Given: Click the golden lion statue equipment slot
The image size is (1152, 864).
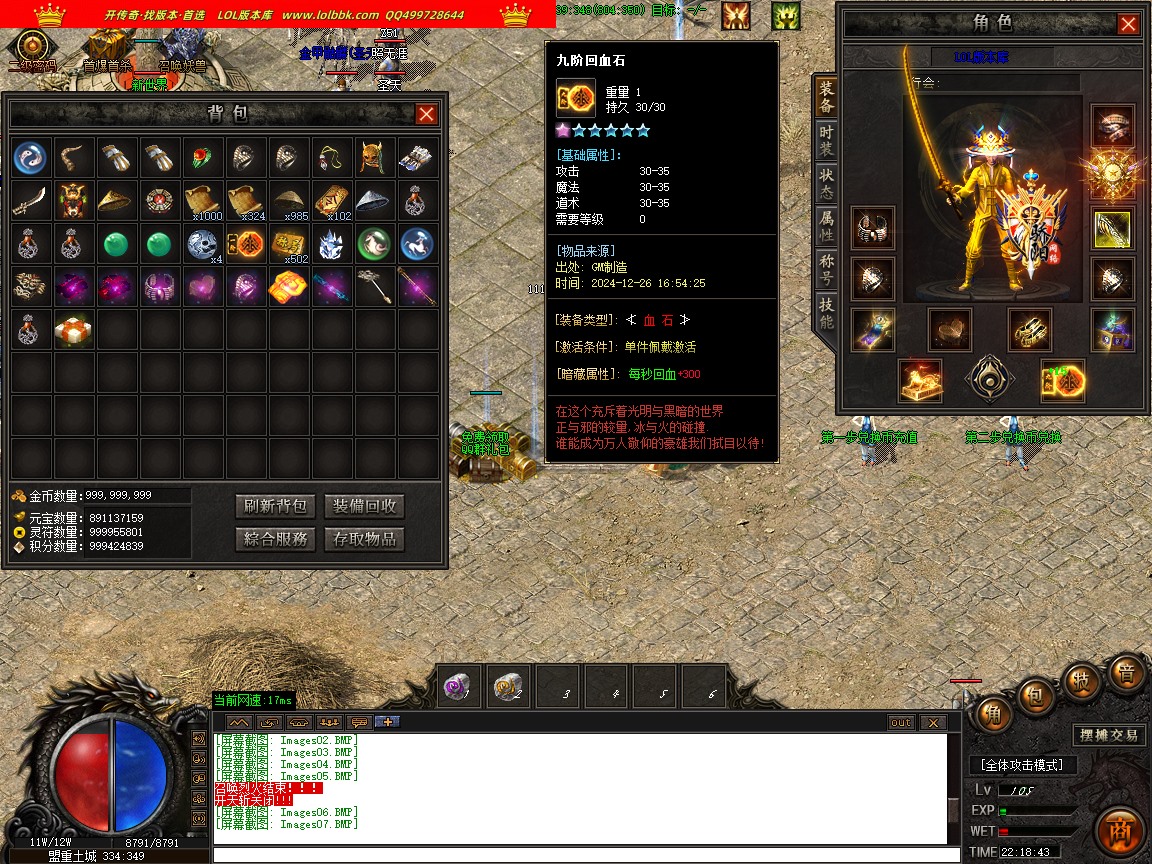Looking at the screenshot, I should [x=920, y=381].
